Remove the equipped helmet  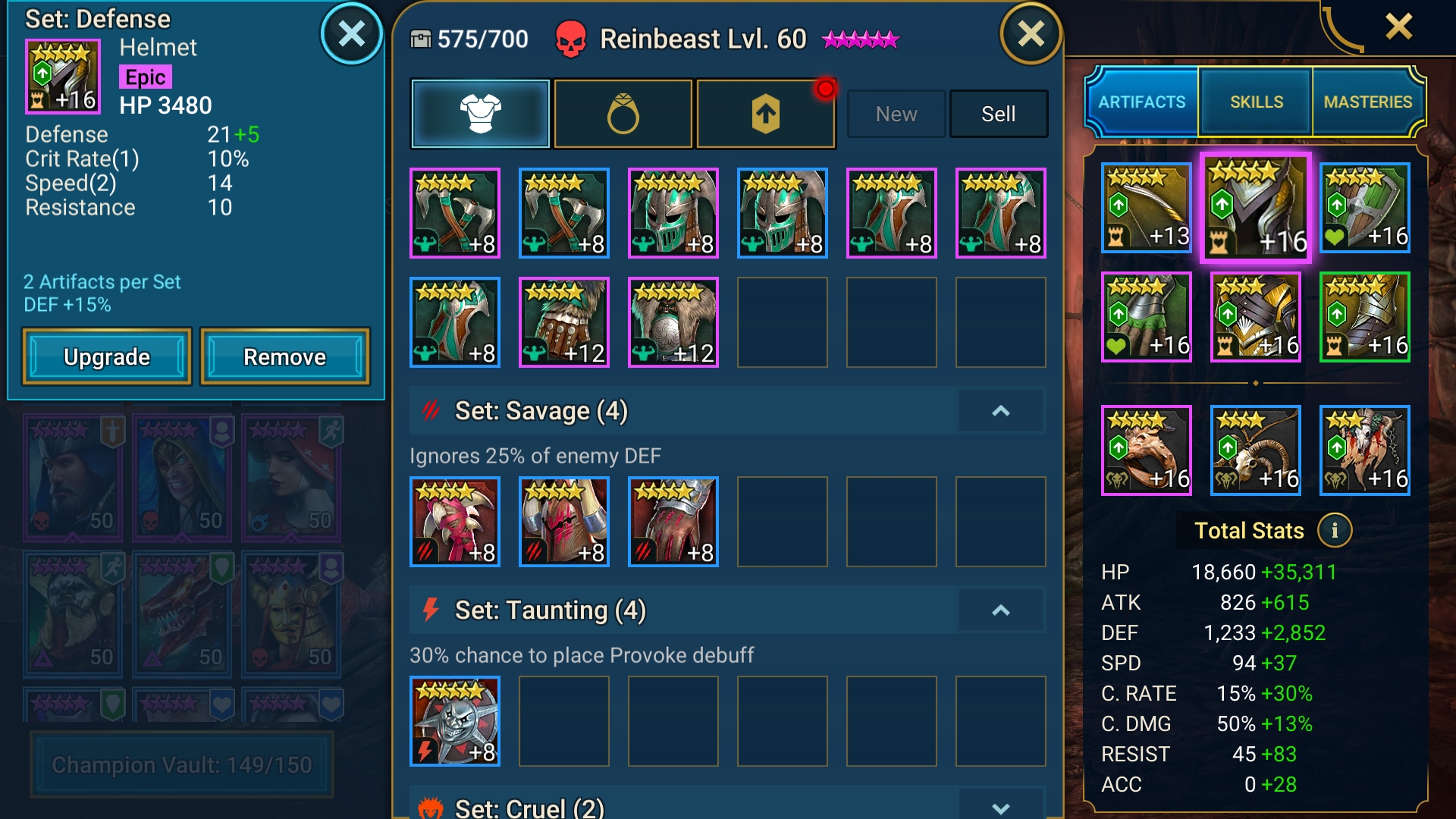[x=284, y=356]
